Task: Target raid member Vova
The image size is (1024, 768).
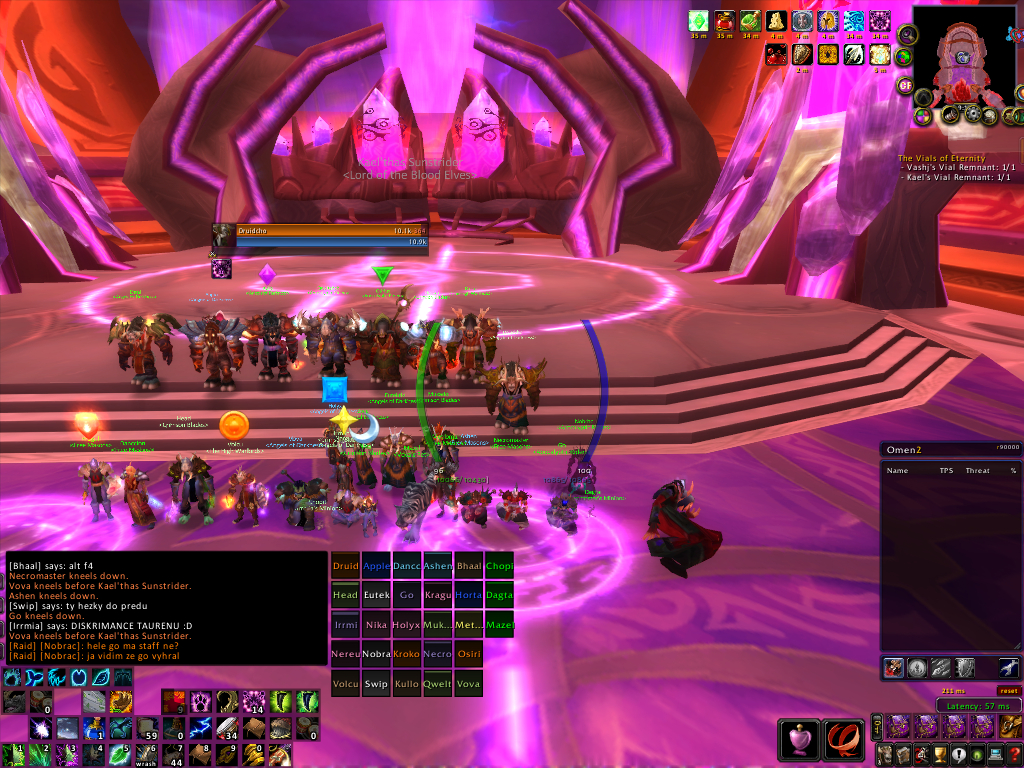Action: click(x=468, y=684)
